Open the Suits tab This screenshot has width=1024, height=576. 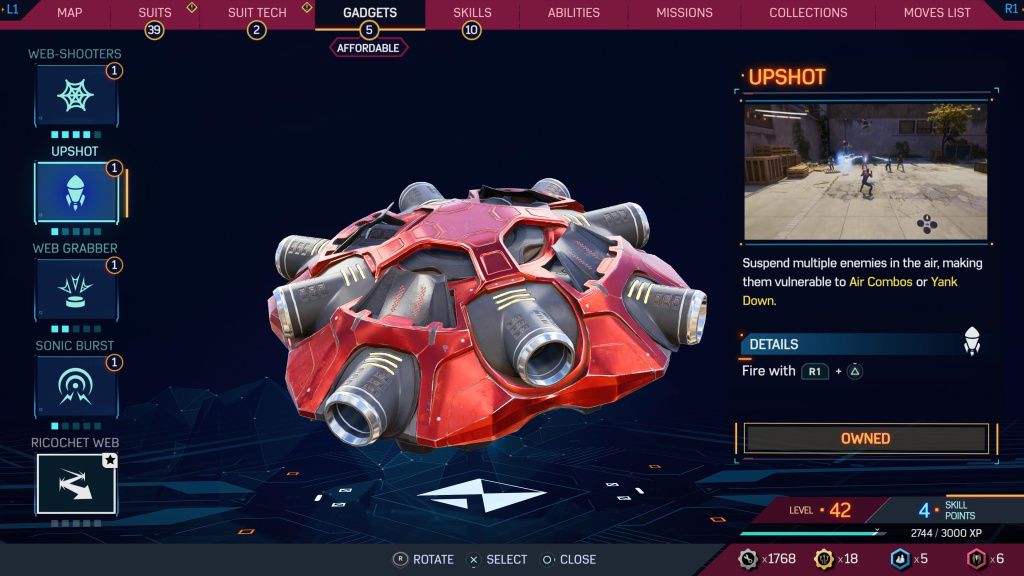click(x=155, y=13)
